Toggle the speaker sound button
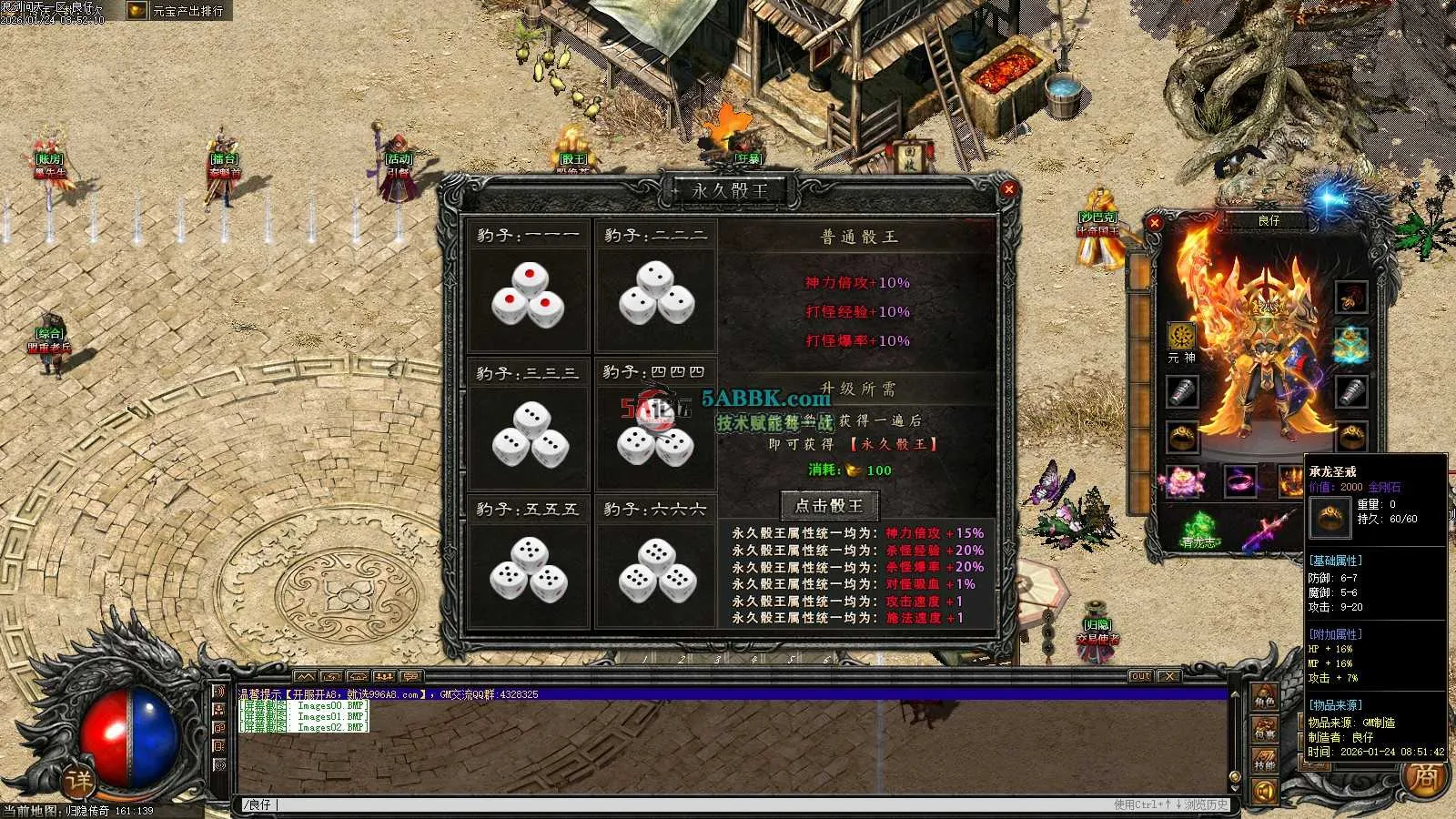The height and width of the screenshot is (819, 1456). tap(1265, 792)
